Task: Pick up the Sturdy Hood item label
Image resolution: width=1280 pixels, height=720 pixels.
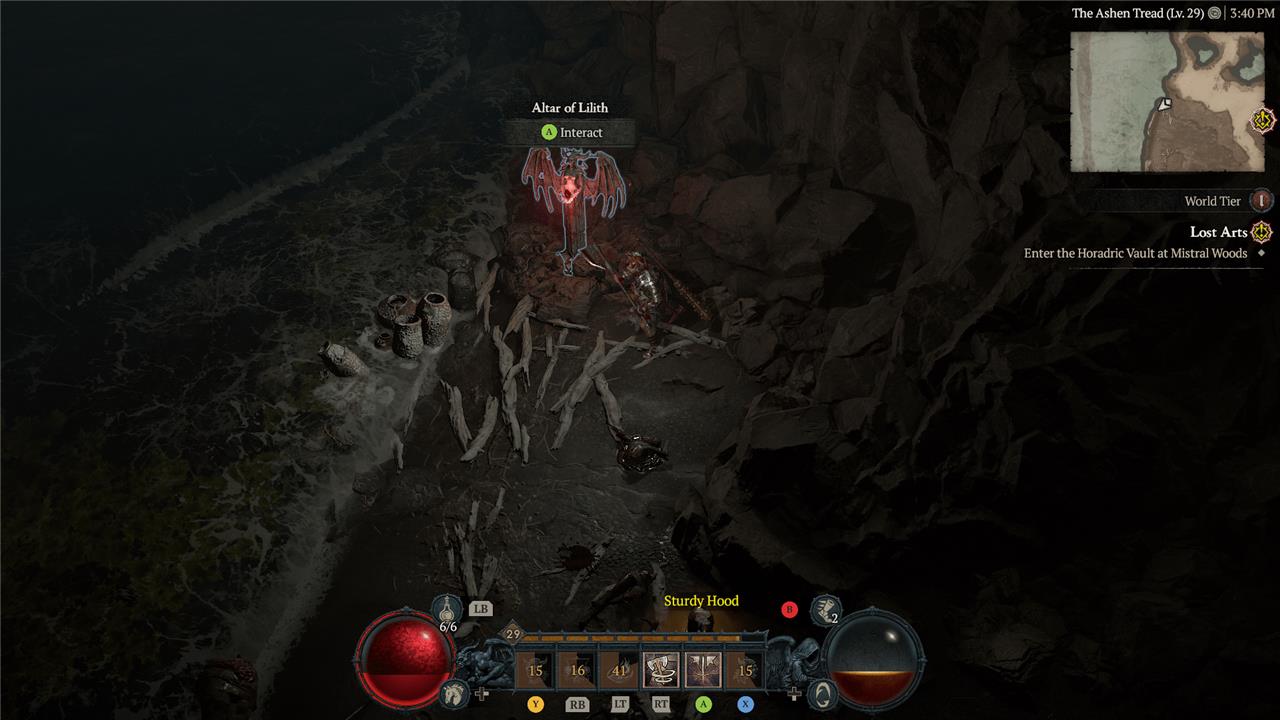Action: (x=701, y=601)
